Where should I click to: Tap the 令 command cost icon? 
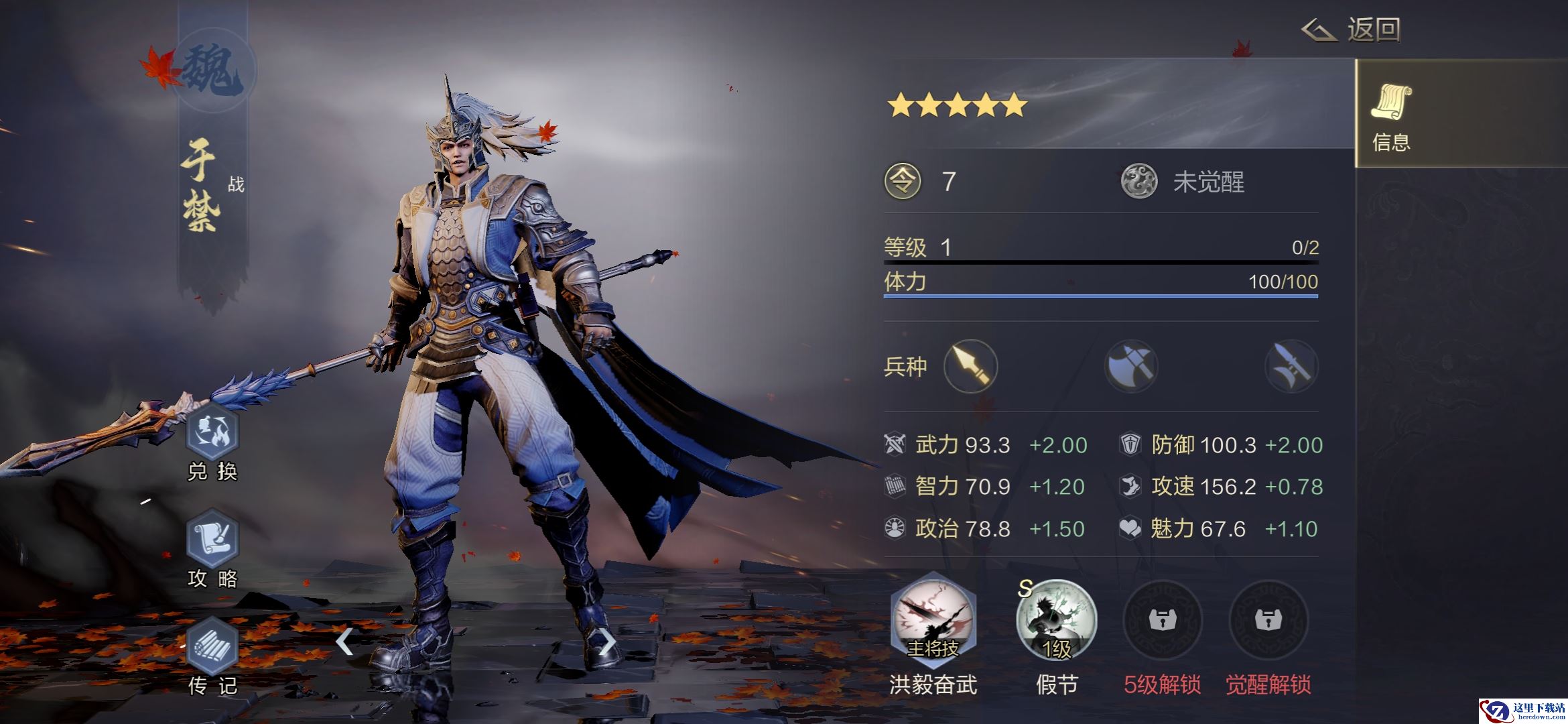click(x=903, y=182)
